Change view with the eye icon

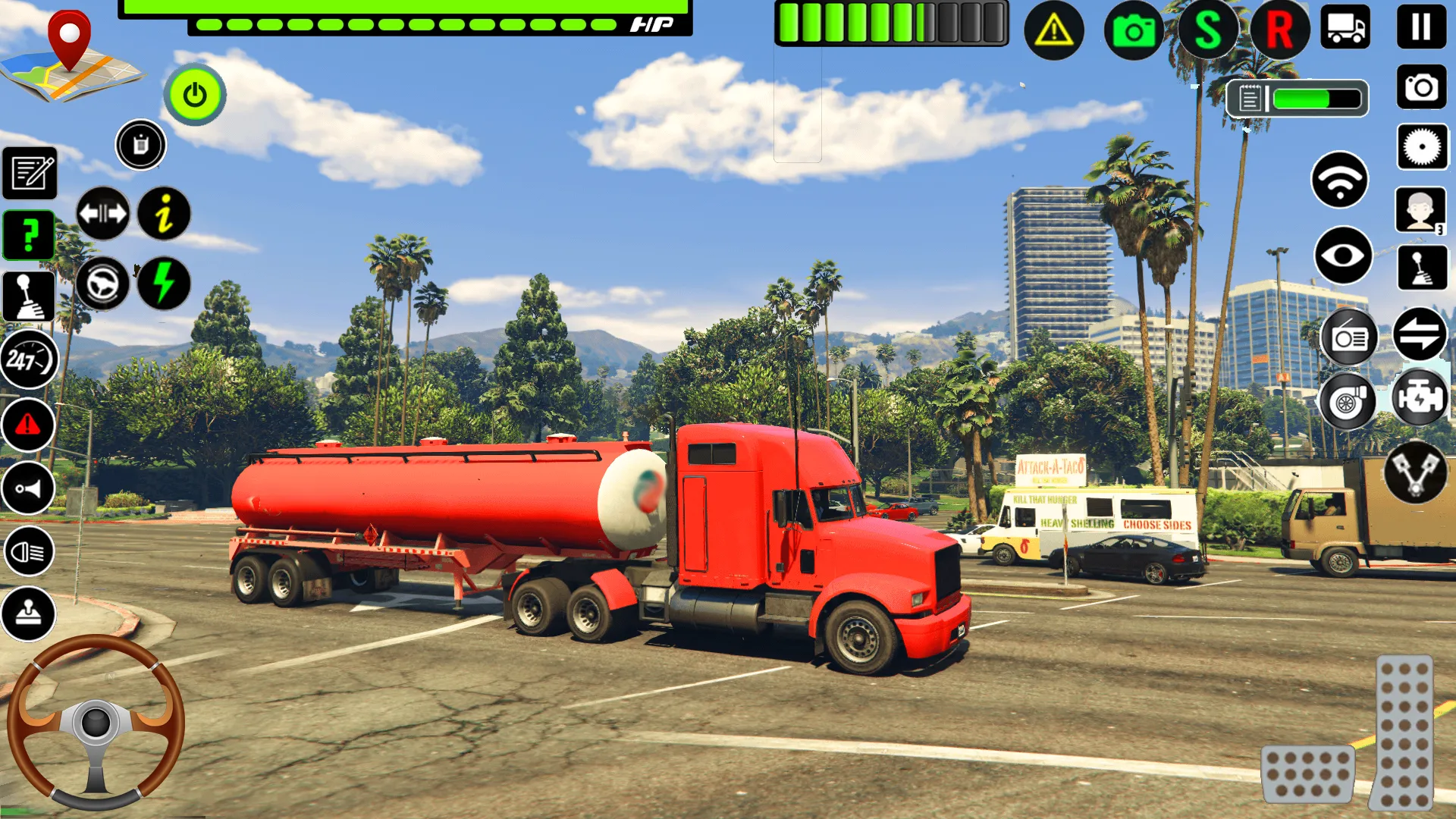pos(1342,256)
